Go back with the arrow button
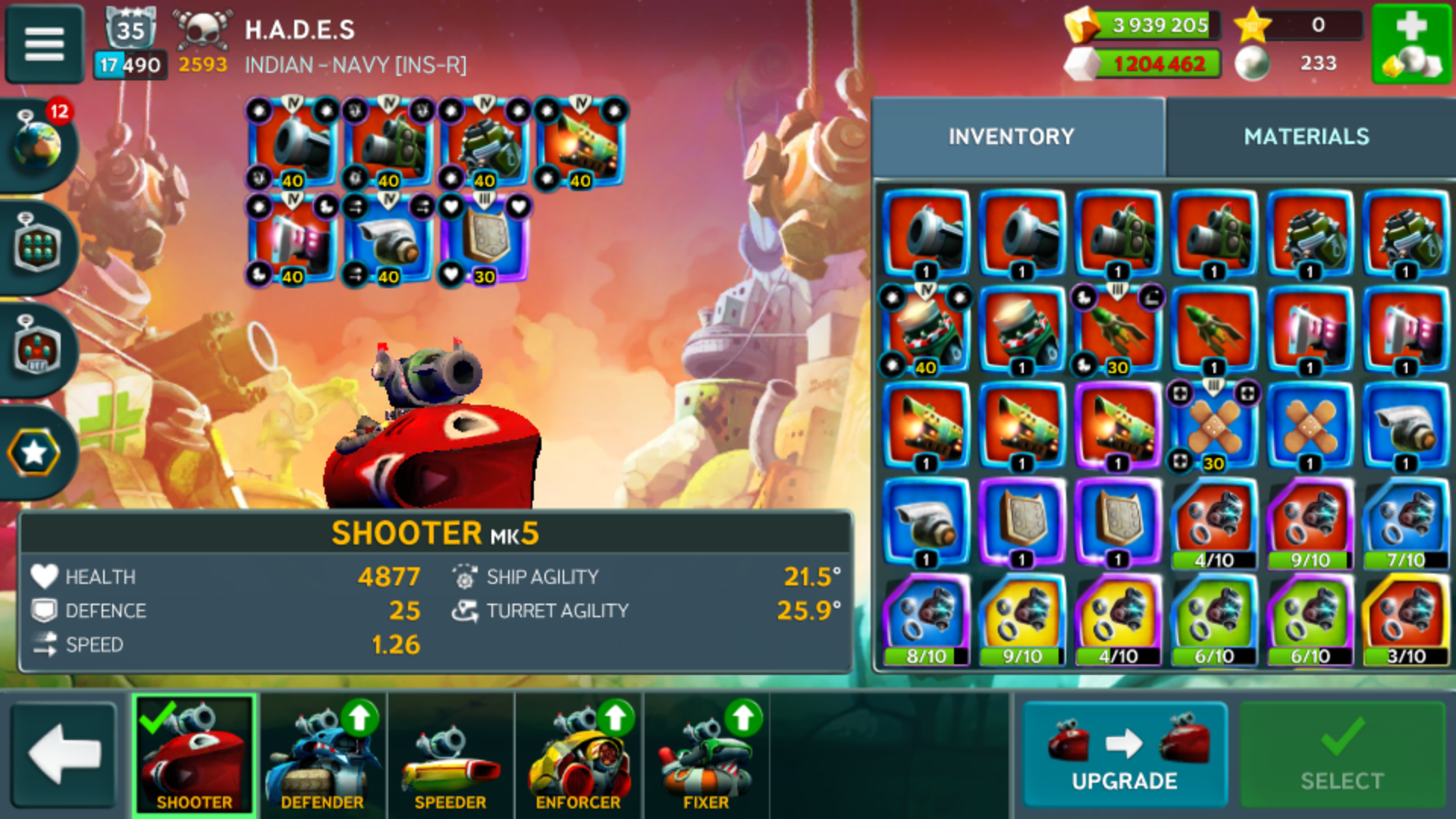The width and height of the screenshot is (1456, 819). click(x=64, y=755)
